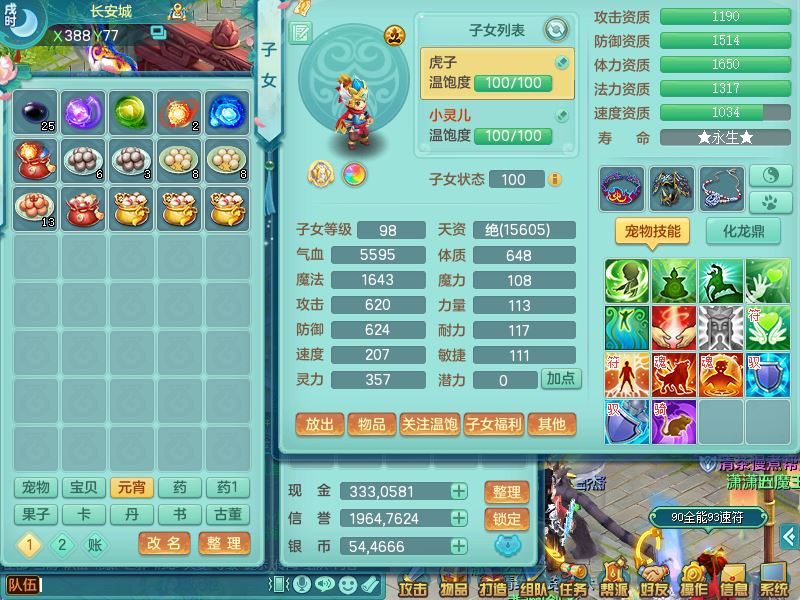This screenshot has width=800, height=600.
Task: Switch to the 古董 inventory category
Action: 228,515
